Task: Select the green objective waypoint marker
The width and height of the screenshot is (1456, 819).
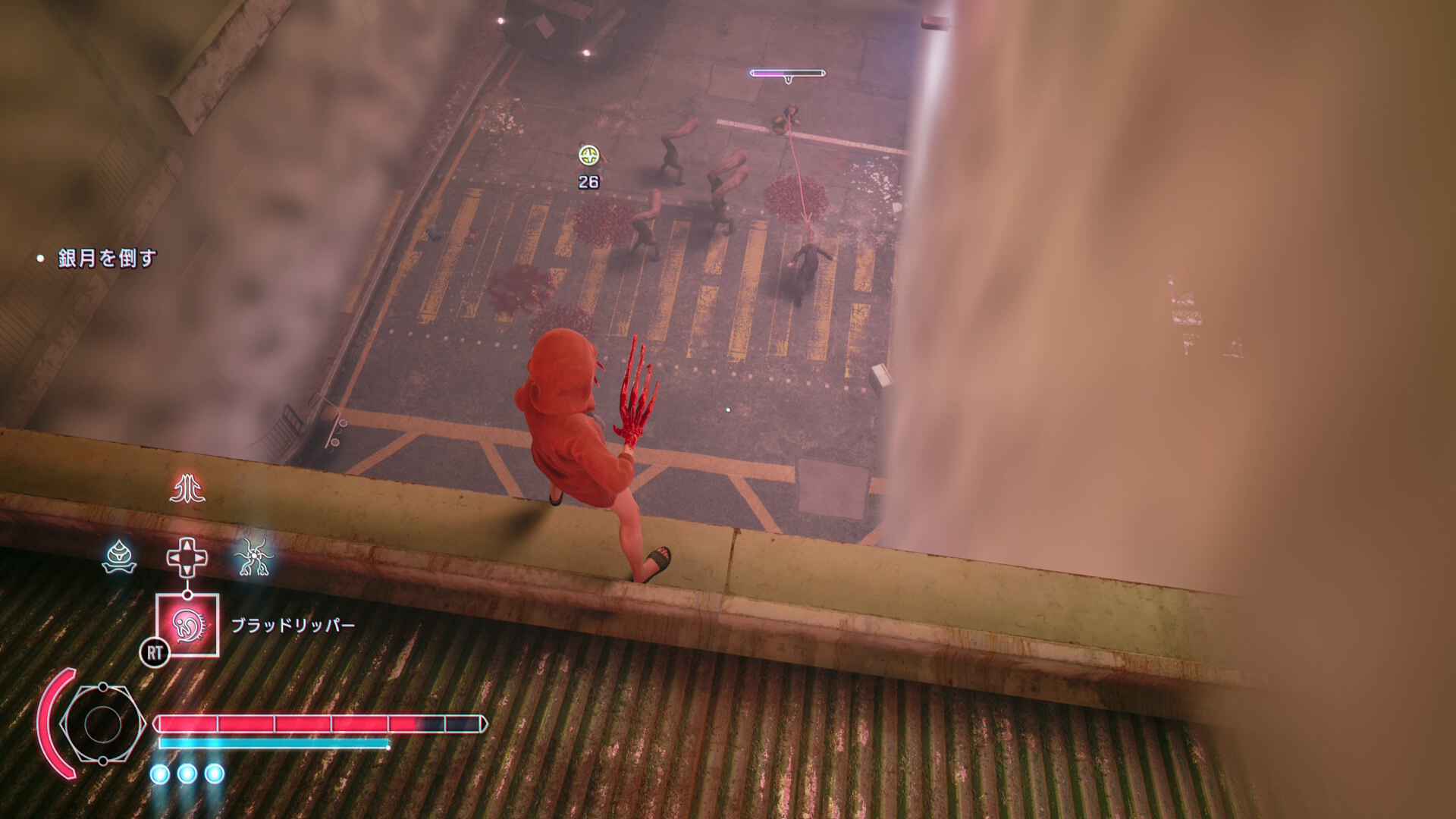Action: tap(588, 155)
